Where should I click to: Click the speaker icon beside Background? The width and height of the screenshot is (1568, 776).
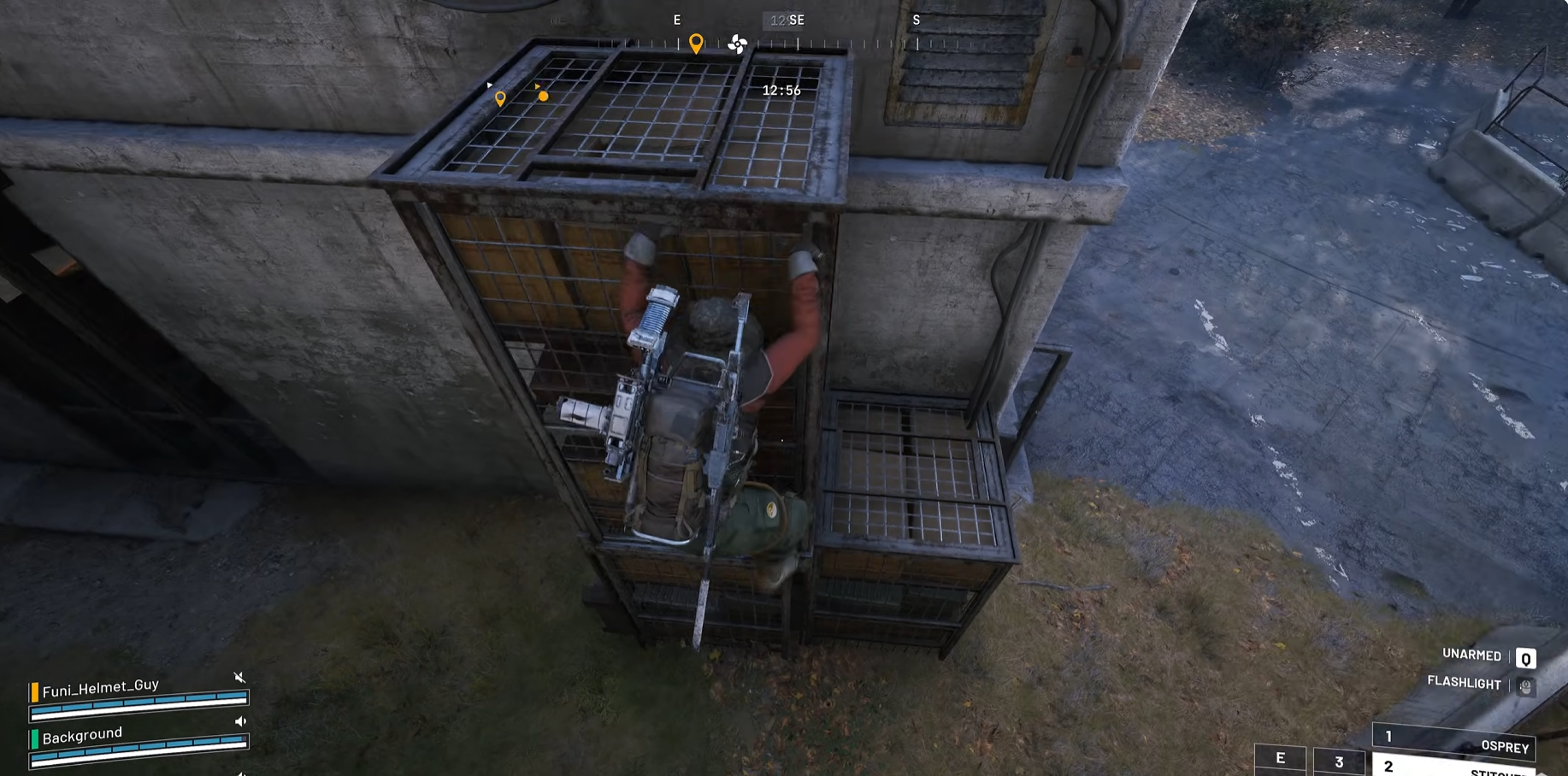(240, 721)
